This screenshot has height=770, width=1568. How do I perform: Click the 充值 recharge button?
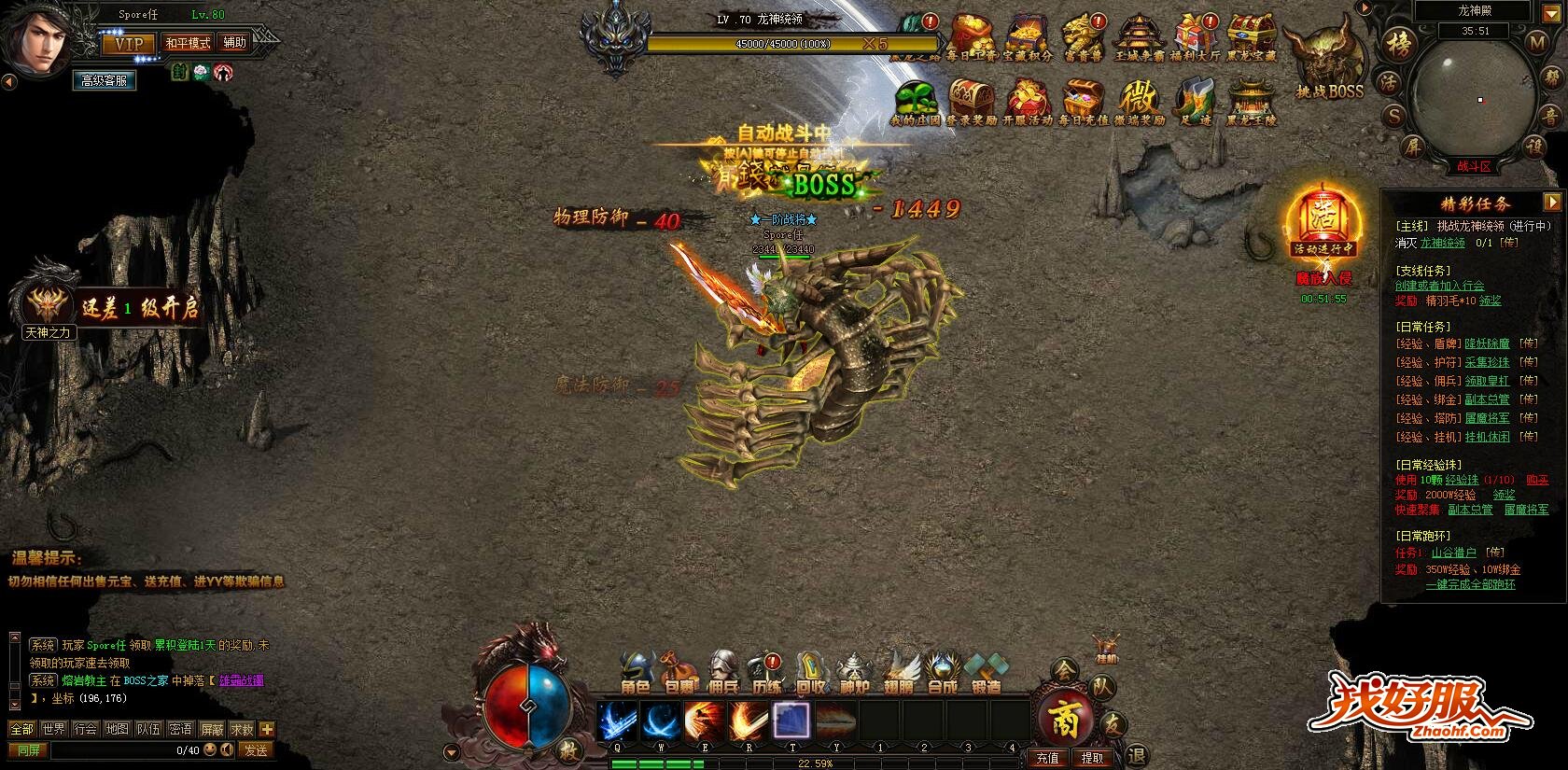[x=1047, y=758]
